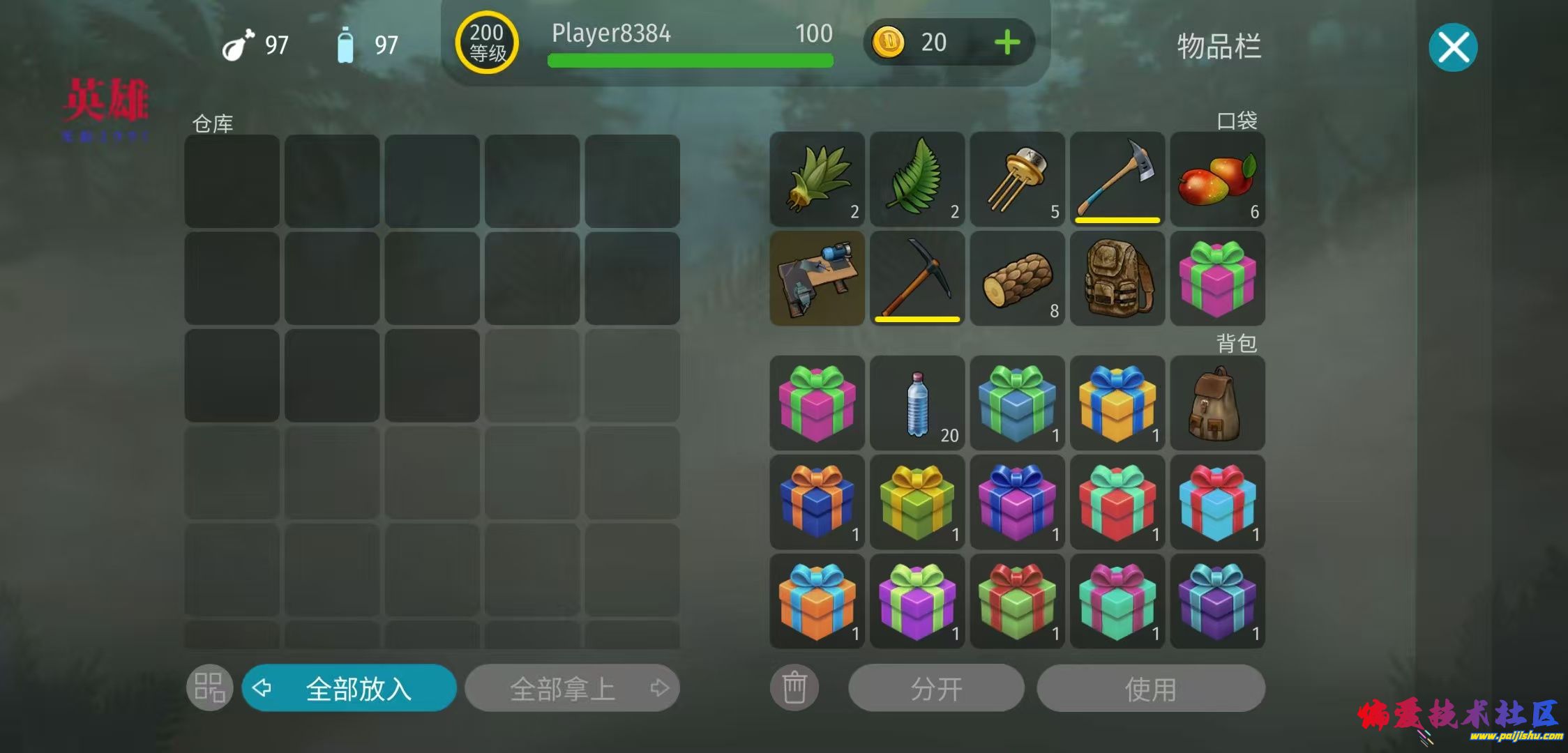Open the crafting table item slot
This screenshot has height=753, width=1568.
(x=816, y=279)
